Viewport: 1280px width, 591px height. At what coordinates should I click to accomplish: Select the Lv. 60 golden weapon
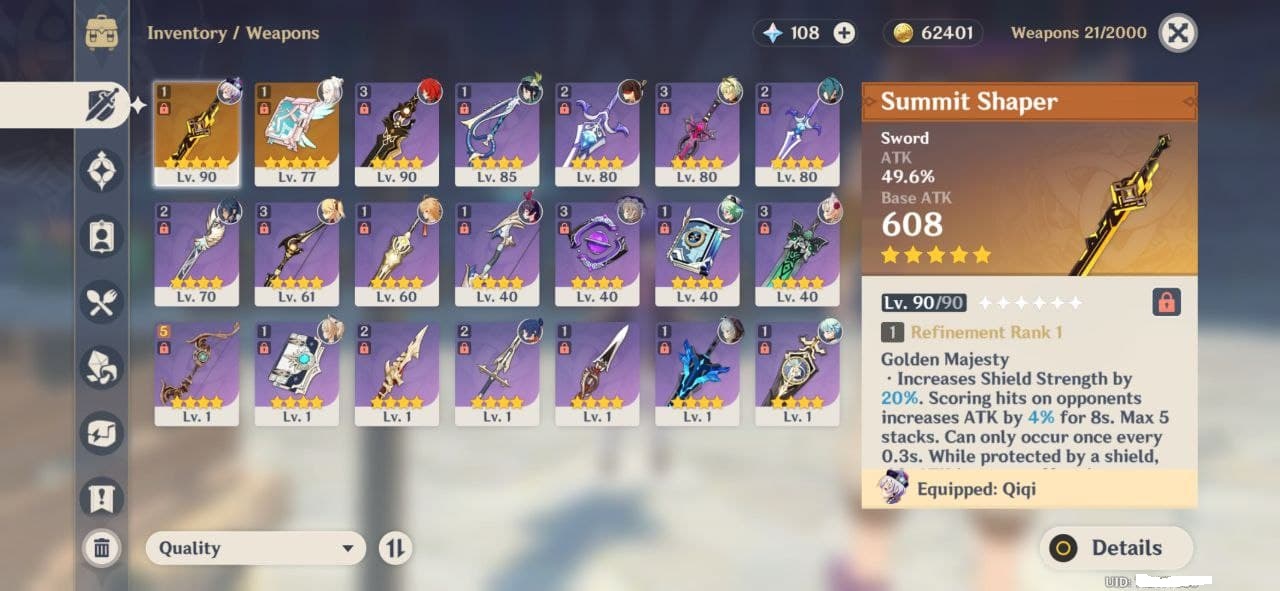[396, 254]
